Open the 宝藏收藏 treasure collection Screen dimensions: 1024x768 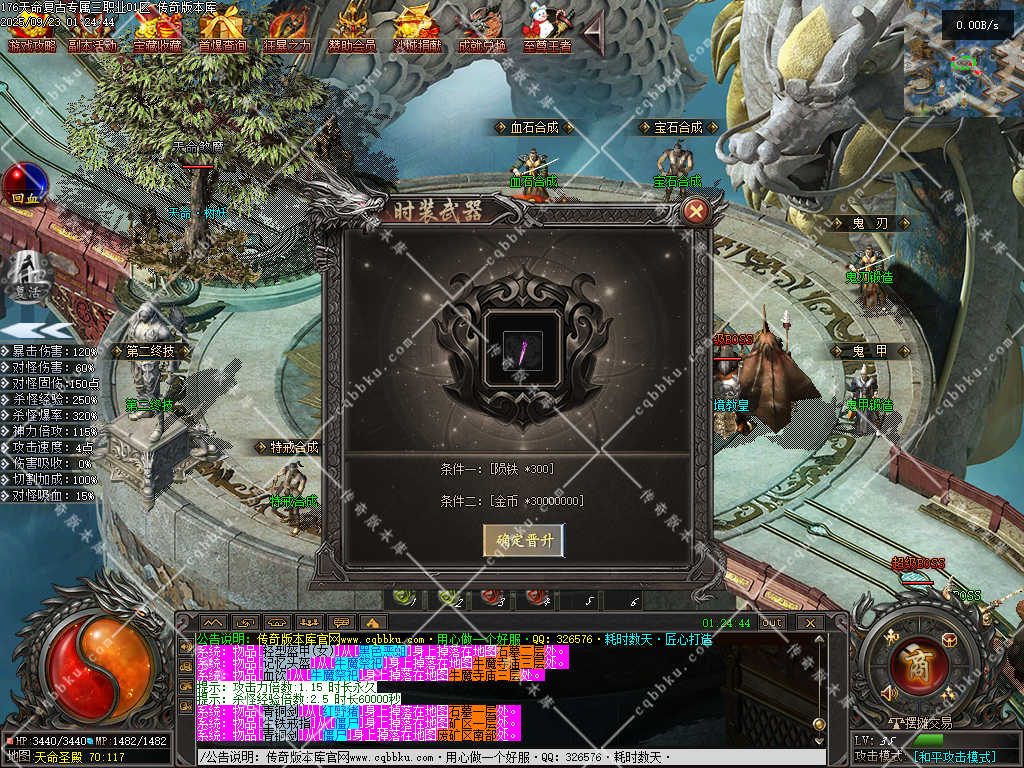coord(158,30)
